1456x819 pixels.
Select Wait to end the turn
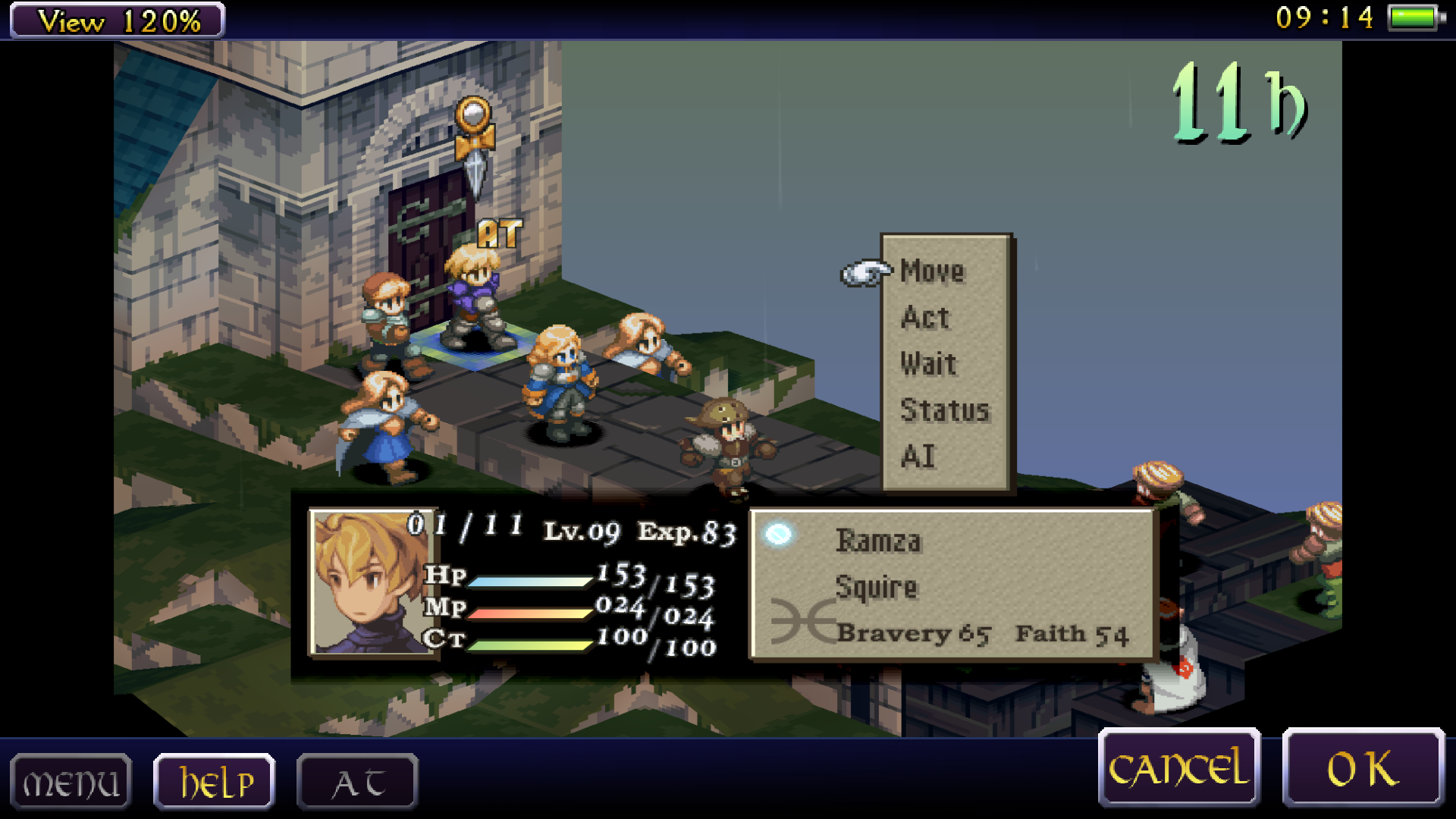(928, 364)
